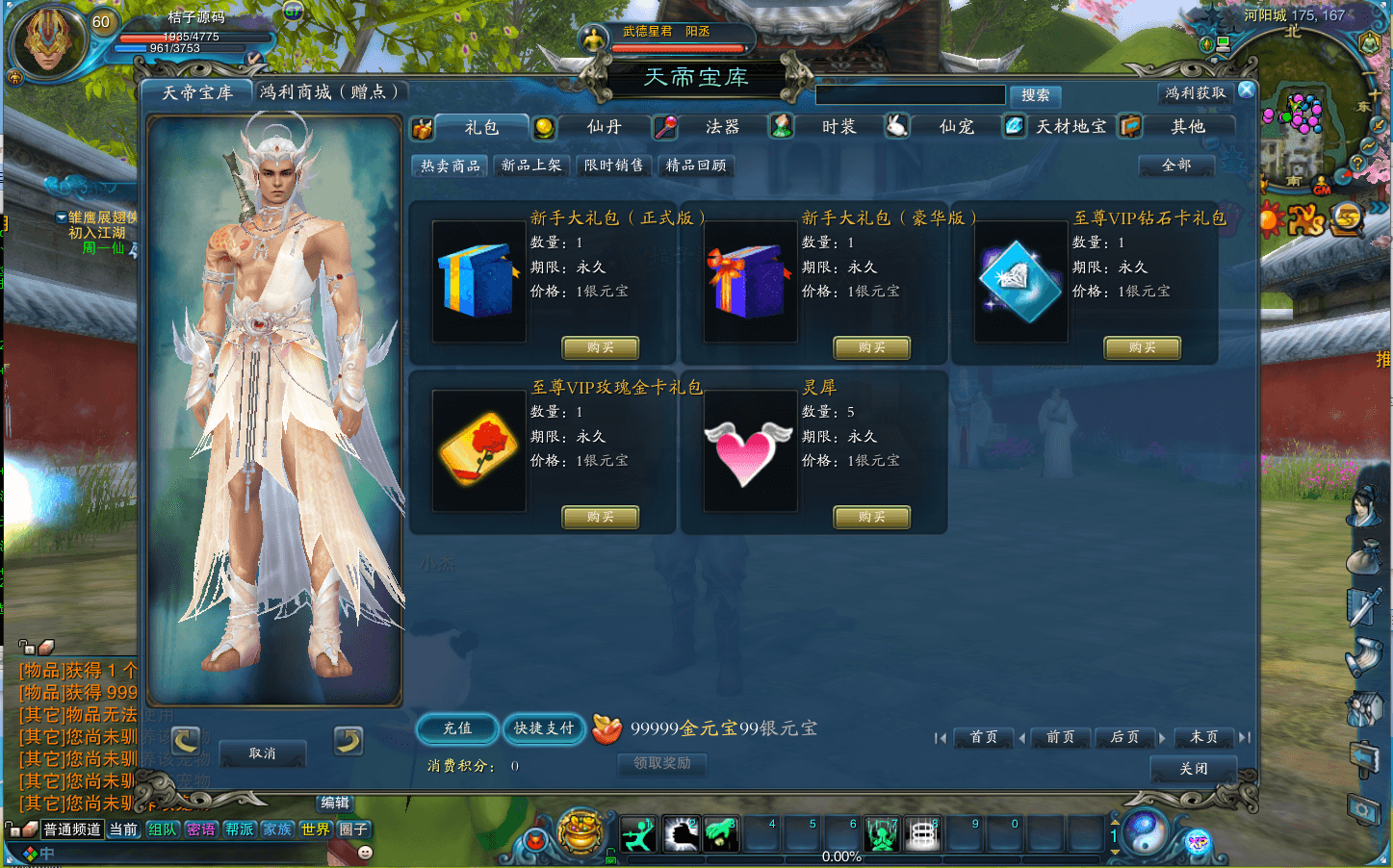
Task: Open 快捷支付 quick payment
Action: coord(544,728)
